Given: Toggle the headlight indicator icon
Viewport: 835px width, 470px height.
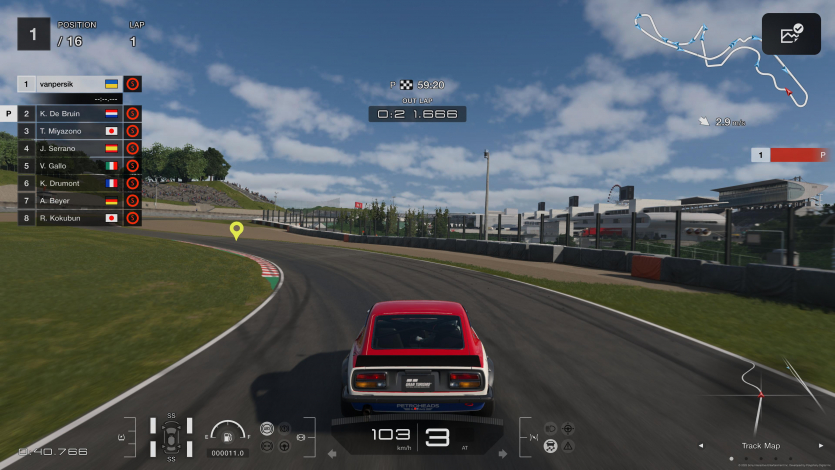Looking at the screenshot, I should (x=549, y=428).
